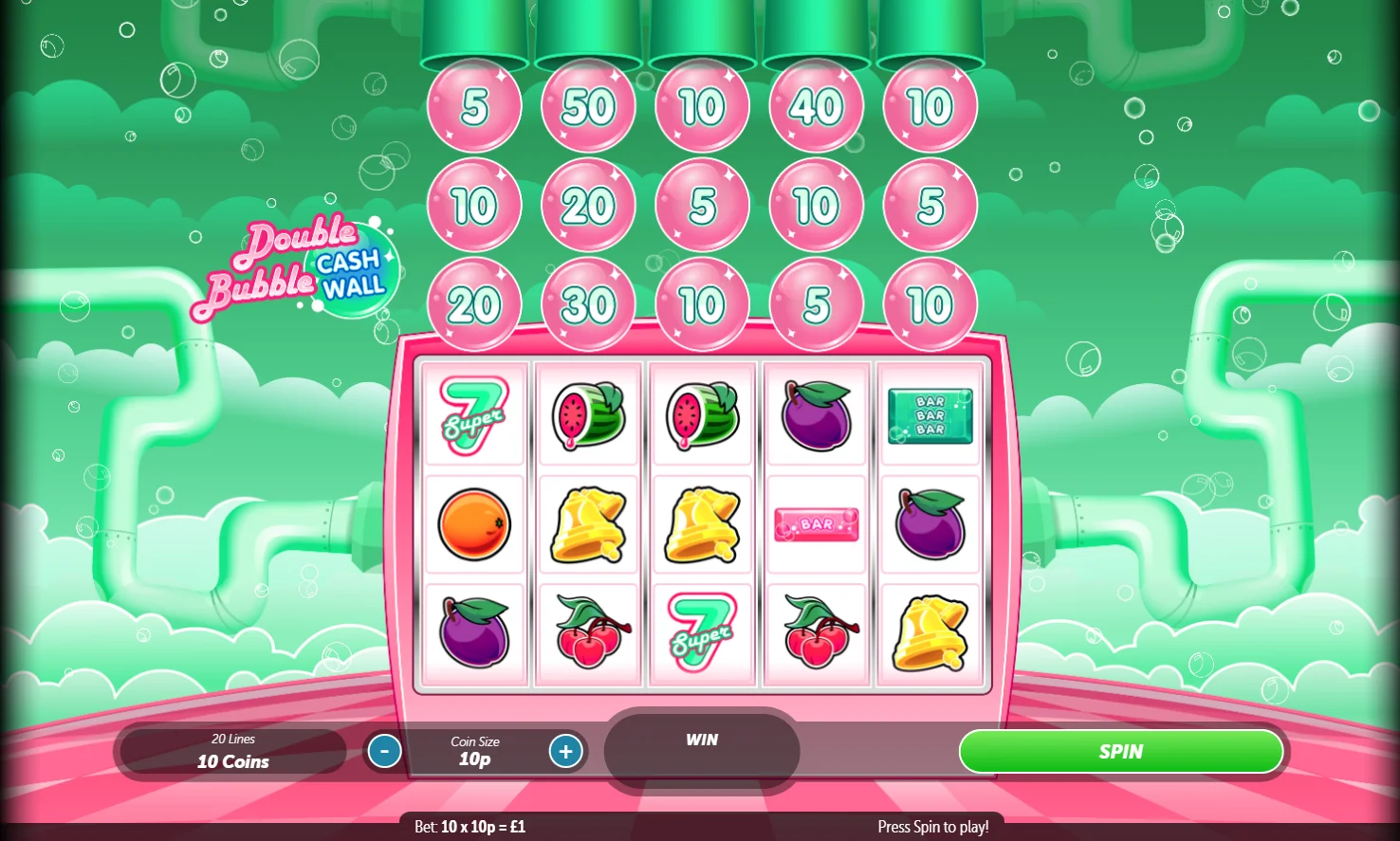This screenshot has width=1400, height=841.
Task: Select the 30 cash bubble
Action: 588,304
